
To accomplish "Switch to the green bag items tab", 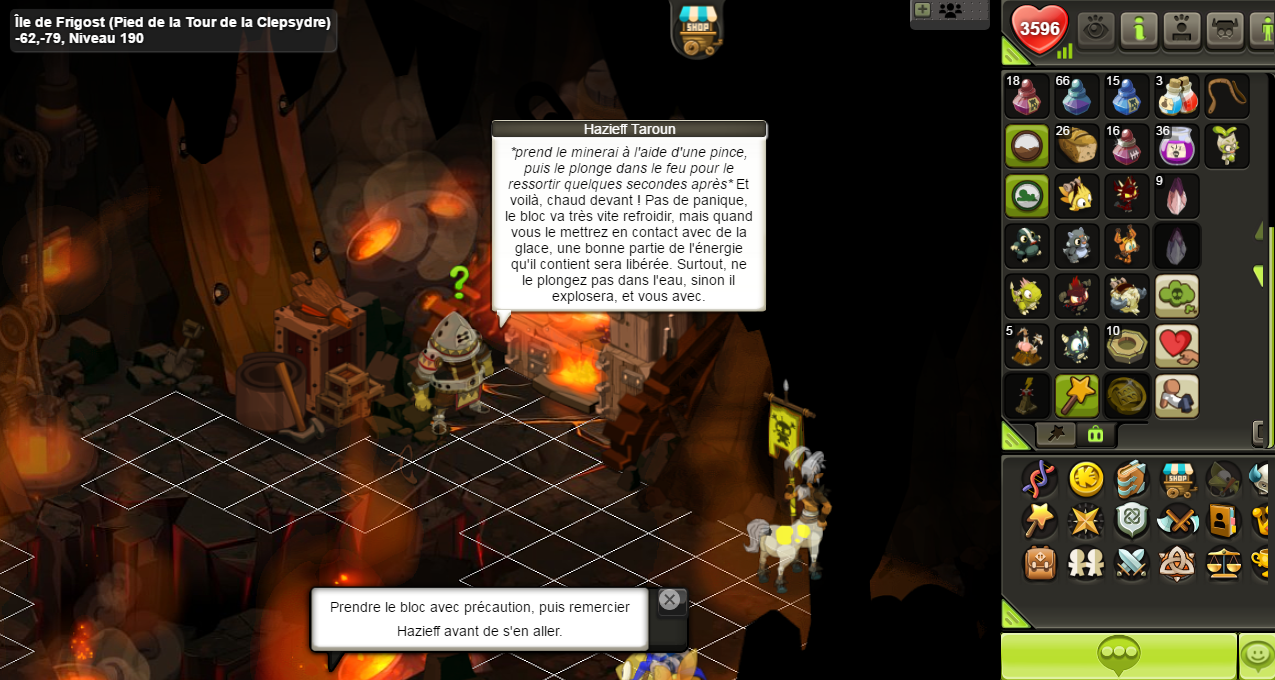I will click(1095, 434).
